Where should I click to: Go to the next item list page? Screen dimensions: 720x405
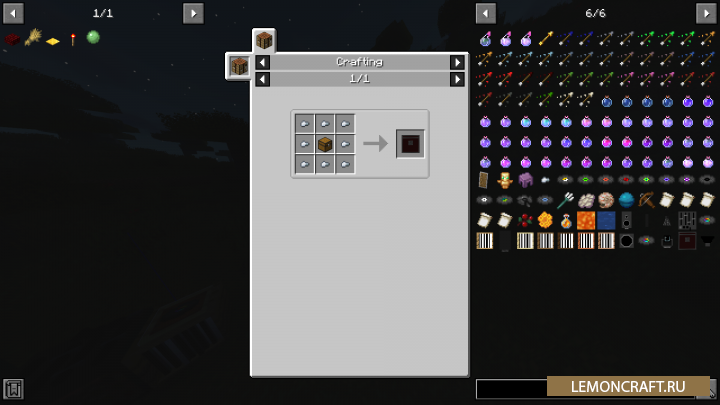tap(706, 13)
